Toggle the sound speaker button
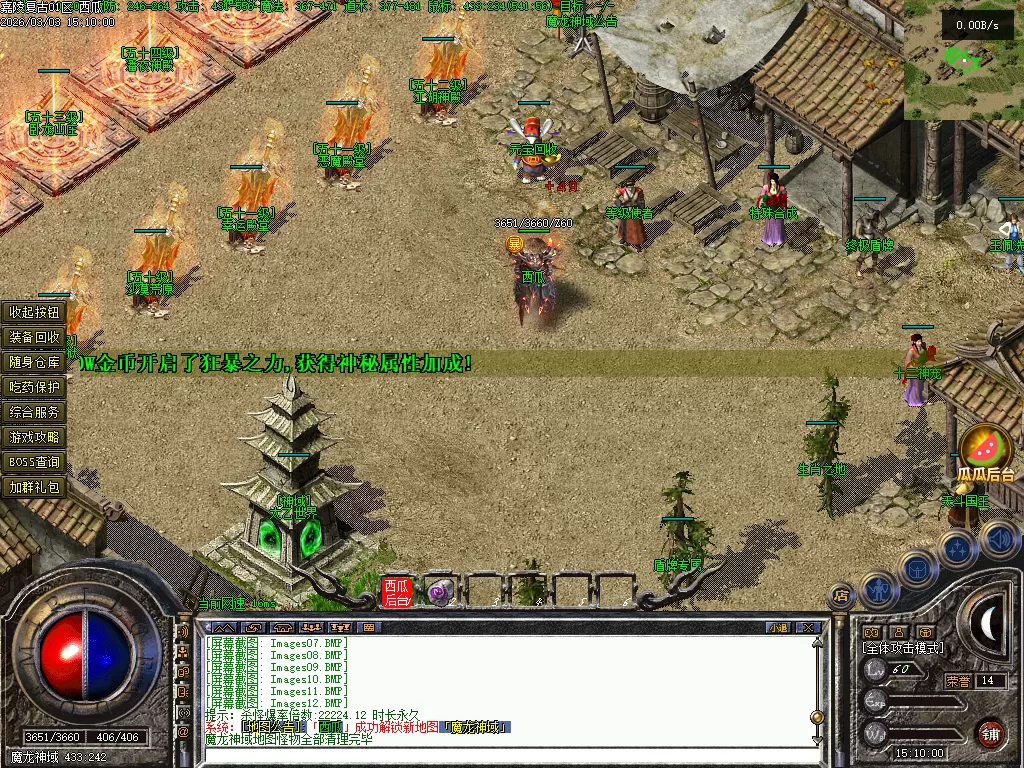 [999, 540]
